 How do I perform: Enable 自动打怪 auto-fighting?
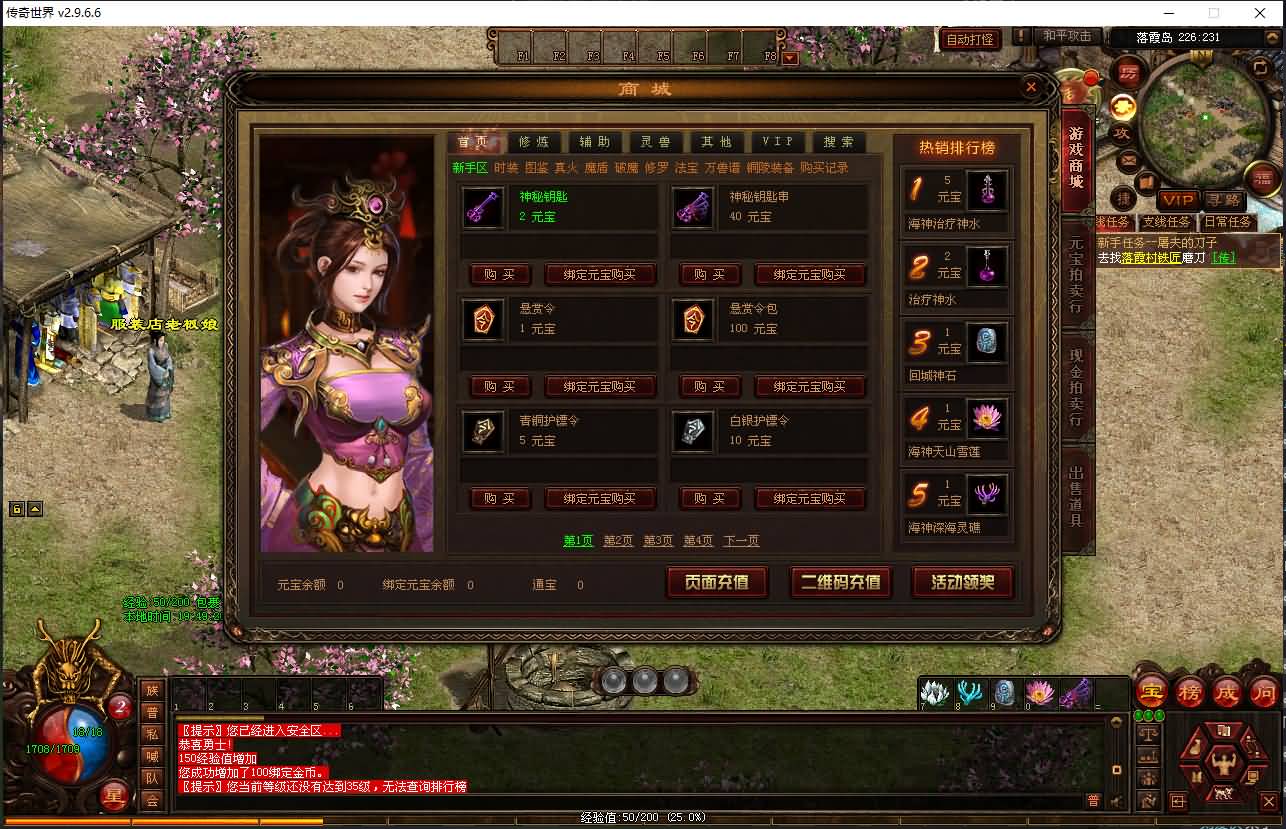[x=968, y=40]
